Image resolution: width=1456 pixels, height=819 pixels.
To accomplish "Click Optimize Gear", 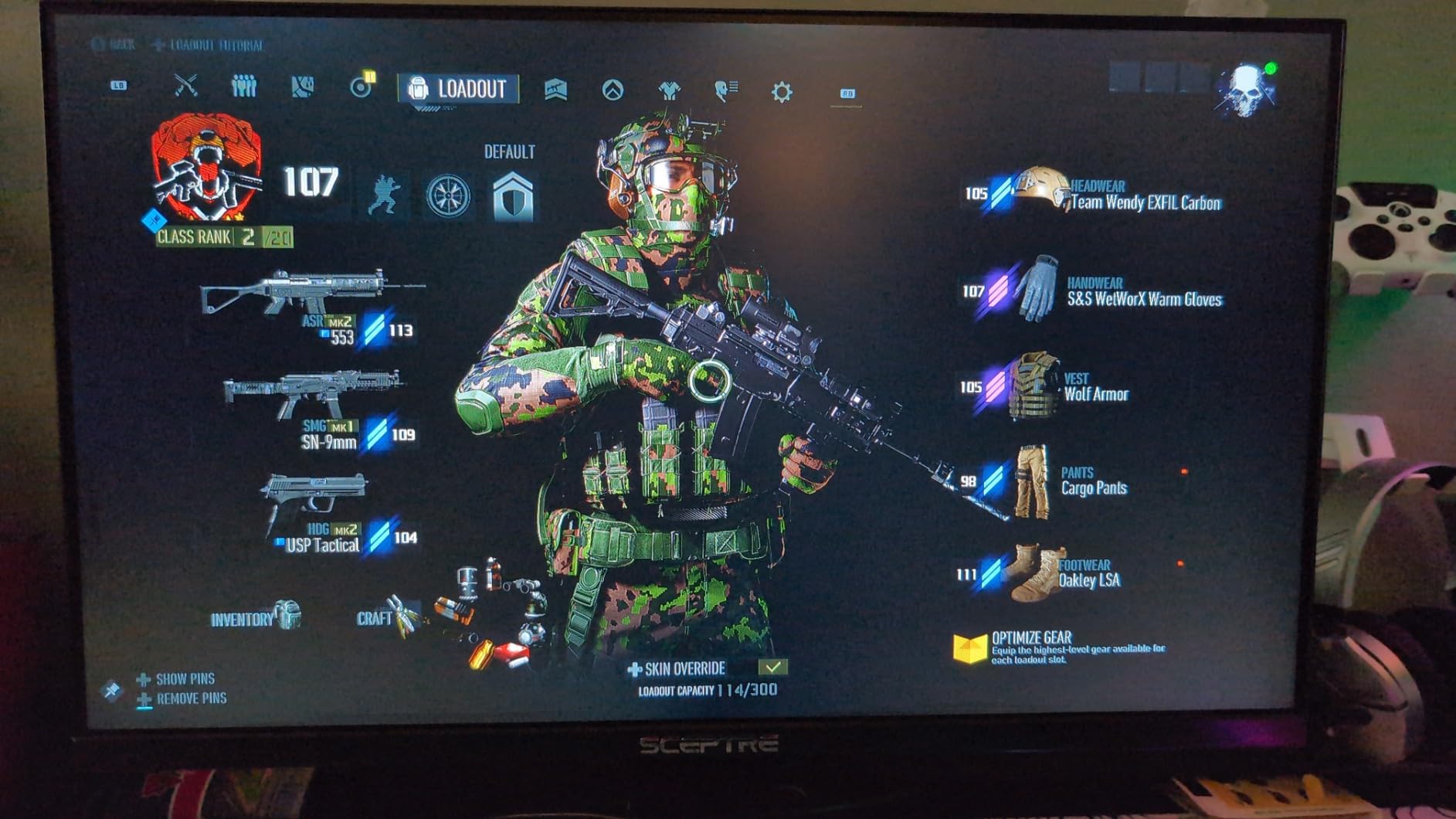I will (x=1032, y=647).
